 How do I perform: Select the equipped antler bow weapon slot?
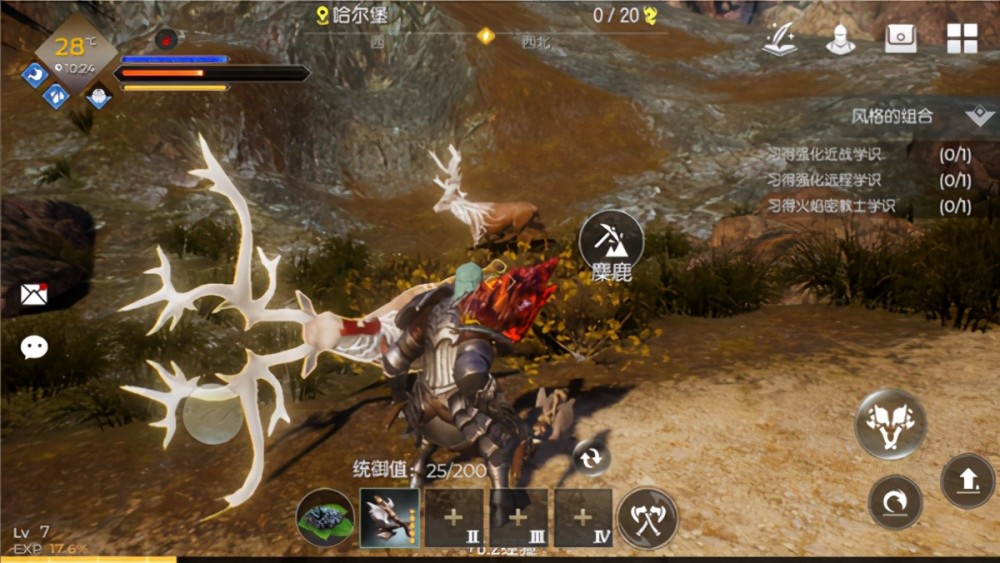tap(389, 518)
